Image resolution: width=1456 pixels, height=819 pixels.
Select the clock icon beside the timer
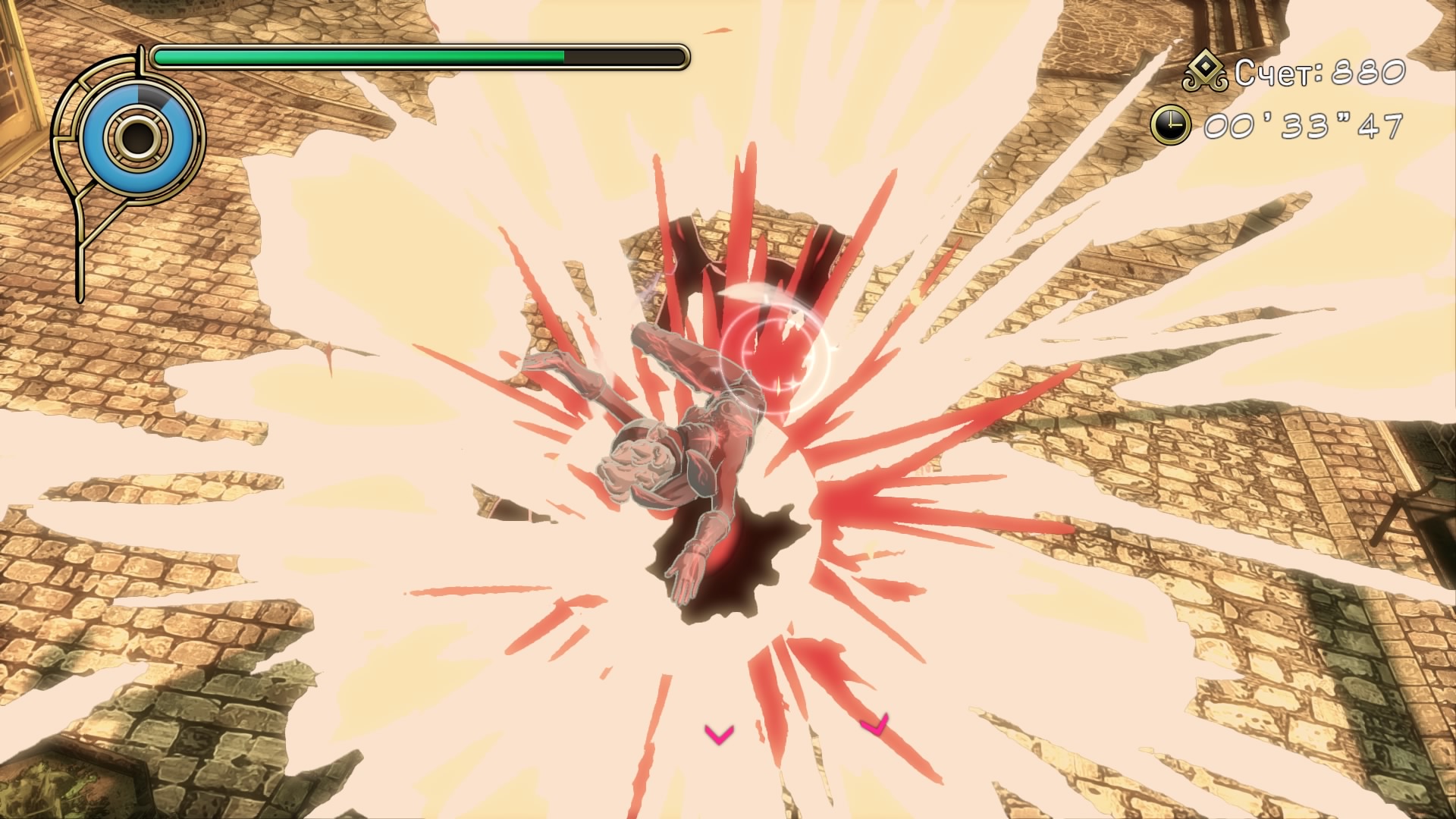(1170, 124)
